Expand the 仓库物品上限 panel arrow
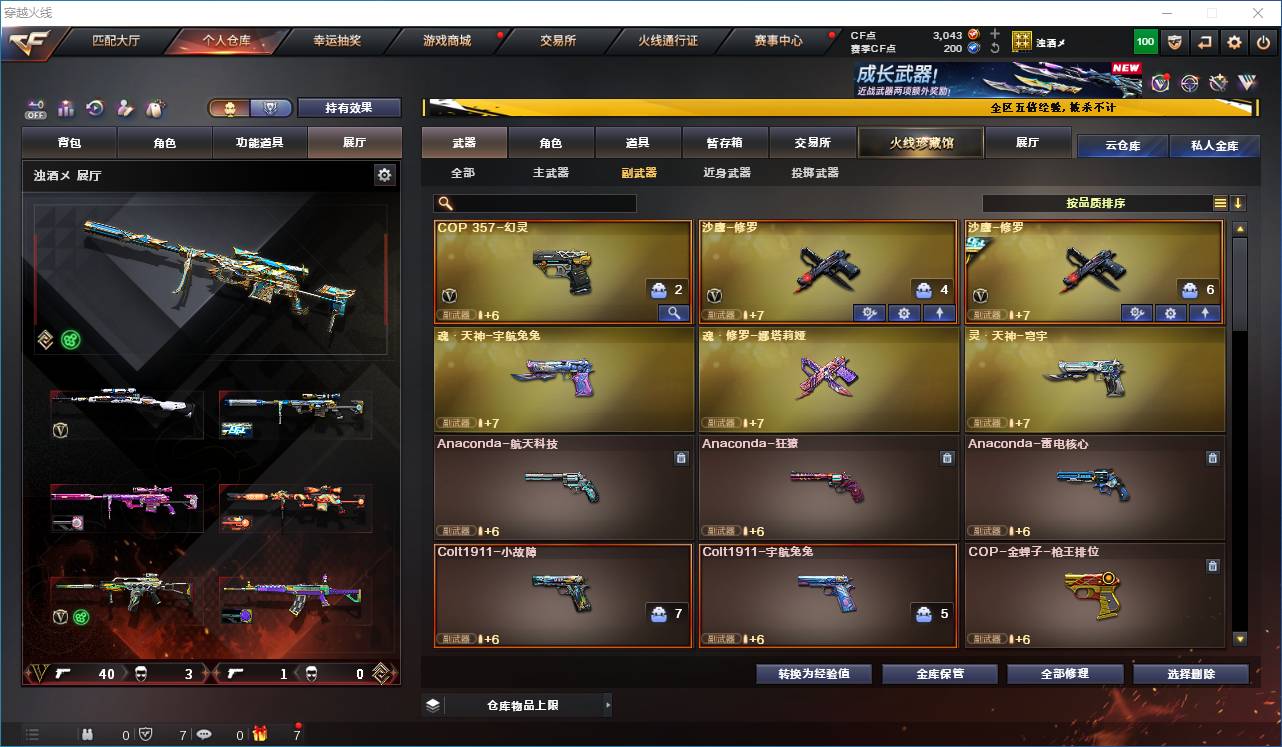This screenshot has width=1282, height=747. 608,706
